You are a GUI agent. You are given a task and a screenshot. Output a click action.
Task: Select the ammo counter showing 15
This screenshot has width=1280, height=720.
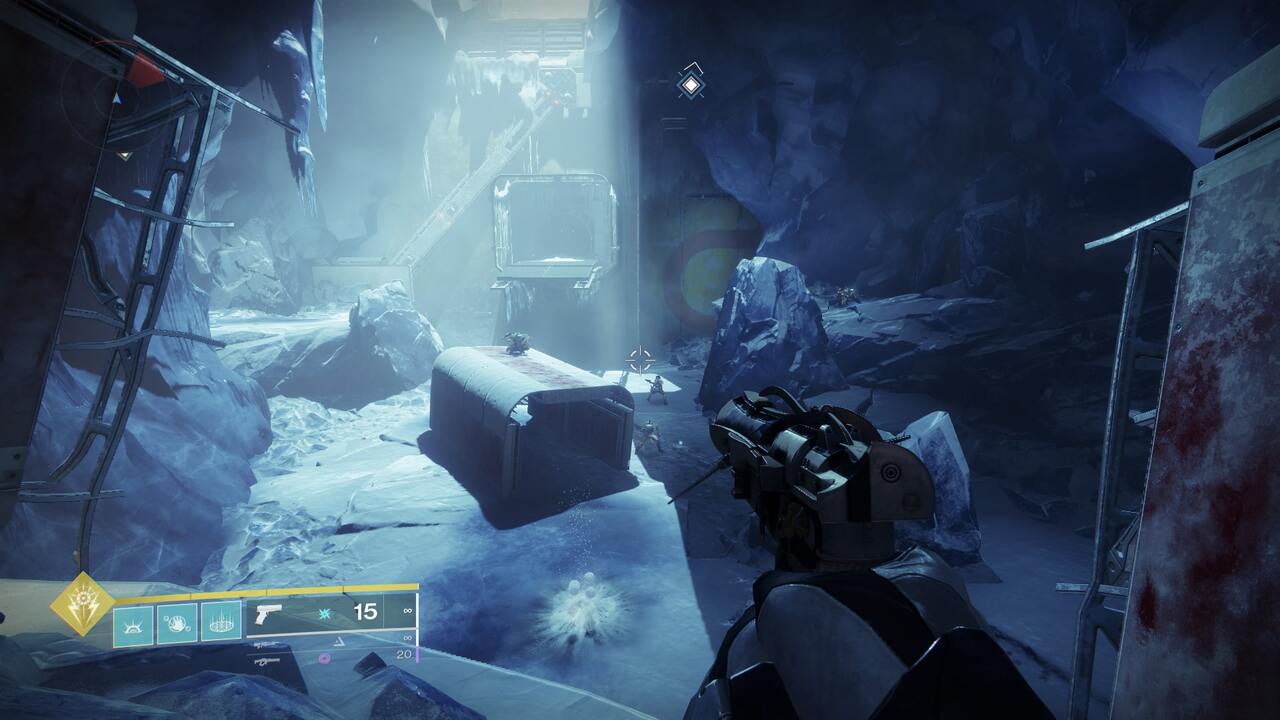(365, 612)
